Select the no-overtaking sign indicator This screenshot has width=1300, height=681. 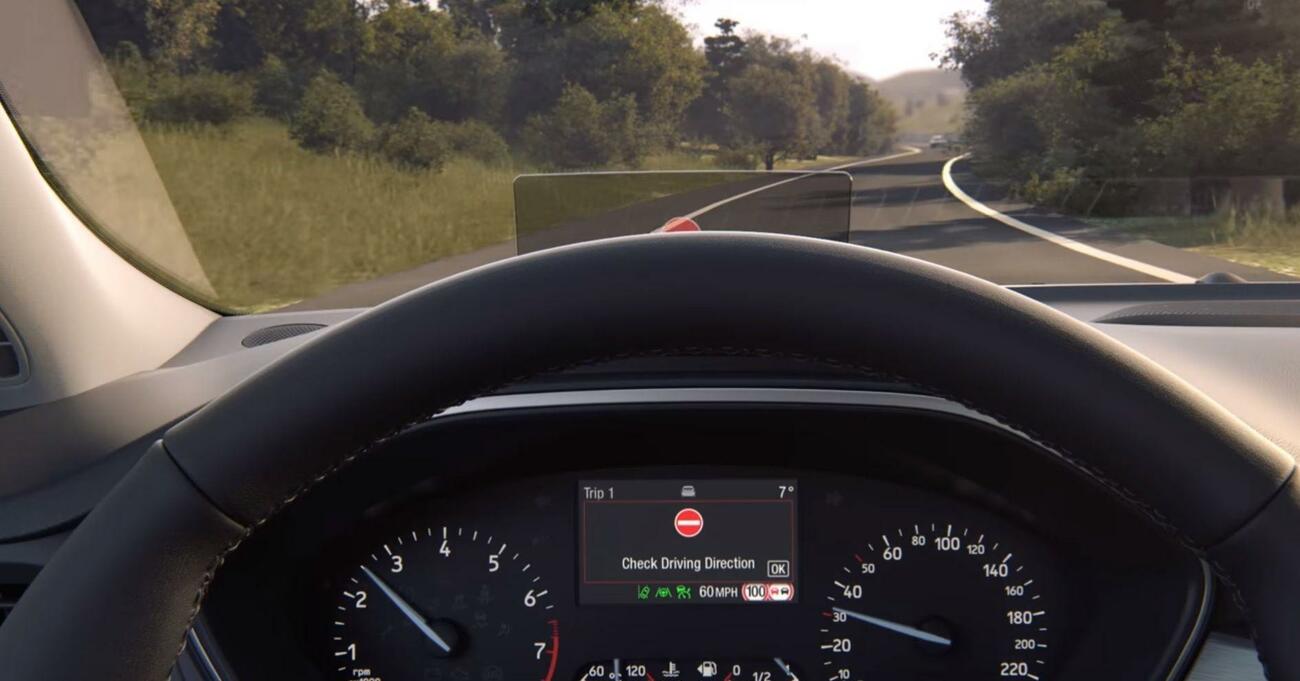781,592
